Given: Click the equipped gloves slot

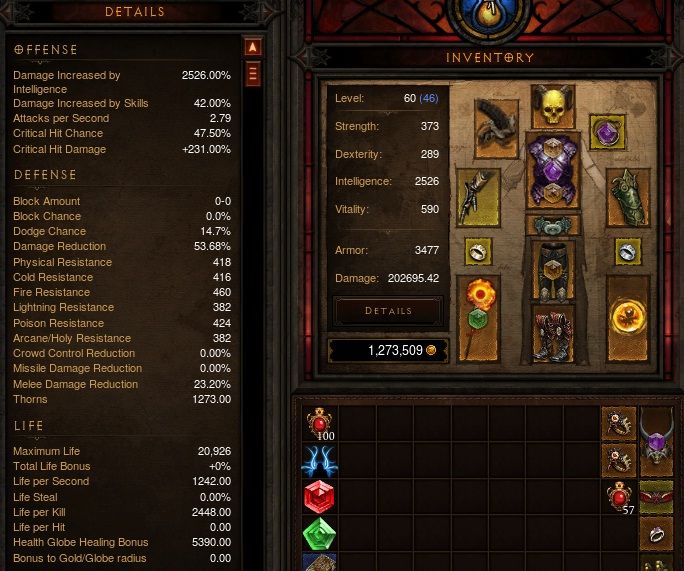Looking at the screenshot, I should [478, 197].
